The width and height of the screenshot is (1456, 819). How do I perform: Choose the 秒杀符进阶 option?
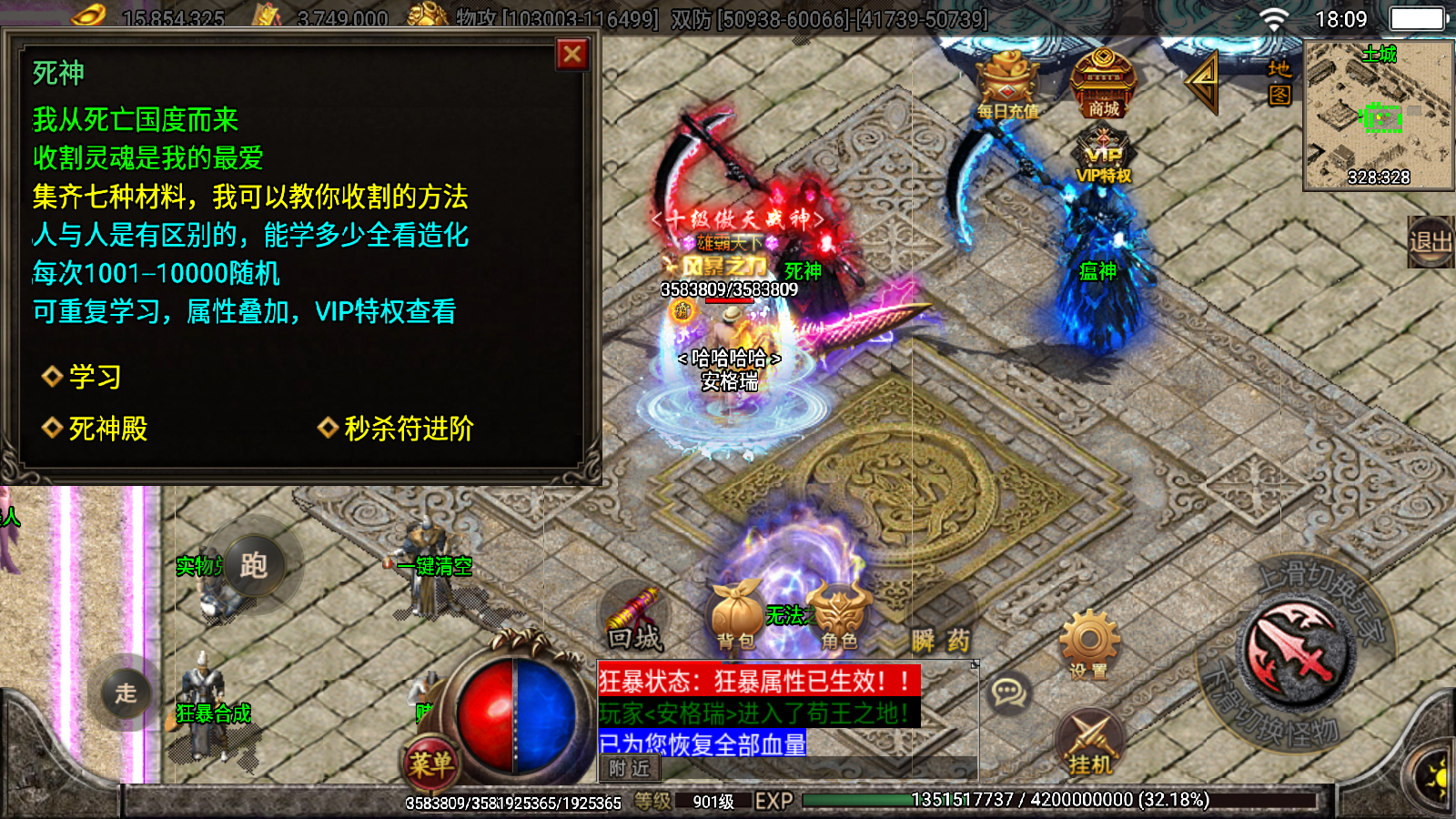[x=408, y=428]
